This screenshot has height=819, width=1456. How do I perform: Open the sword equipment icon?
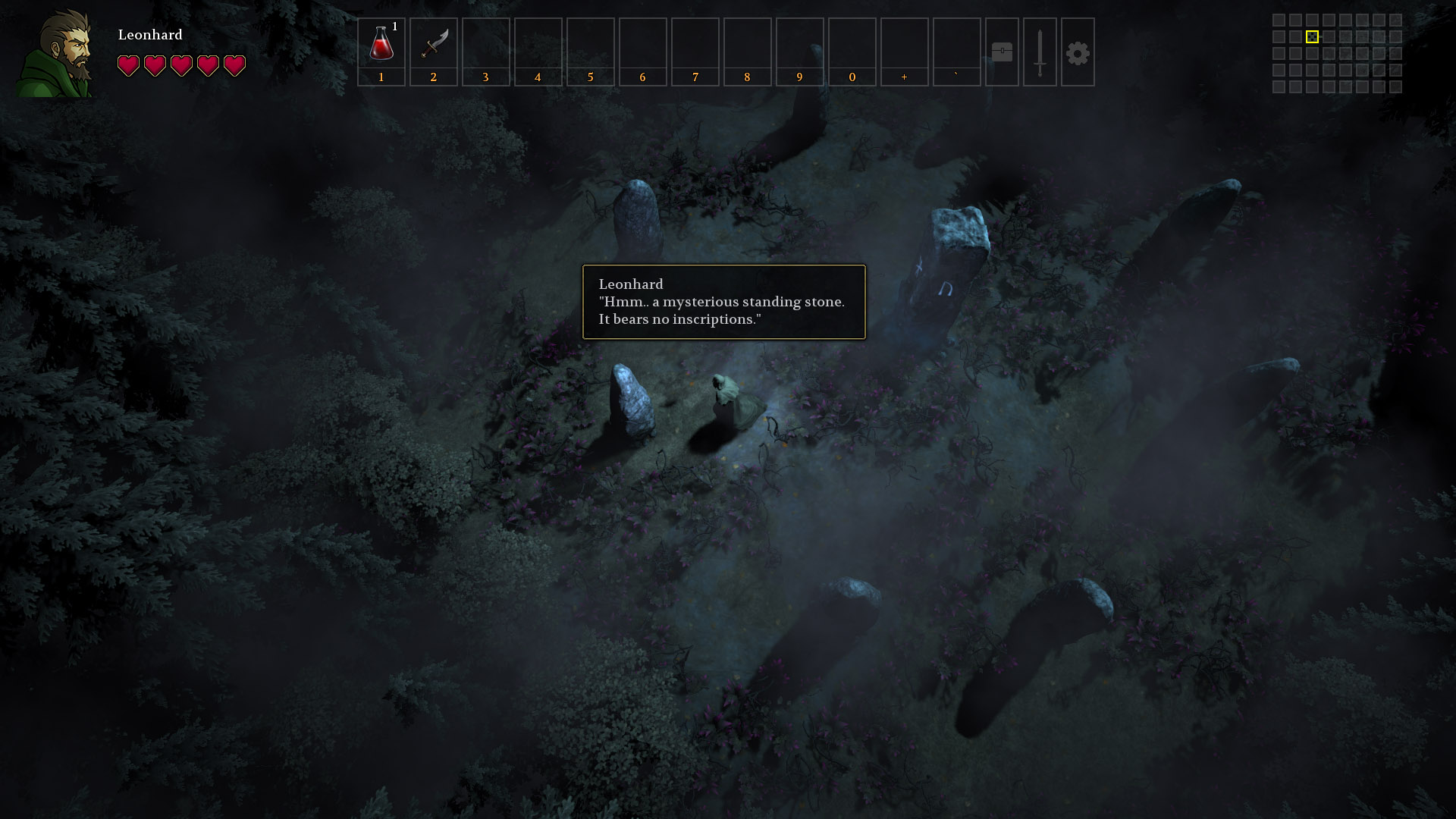tap(1040, 52)
